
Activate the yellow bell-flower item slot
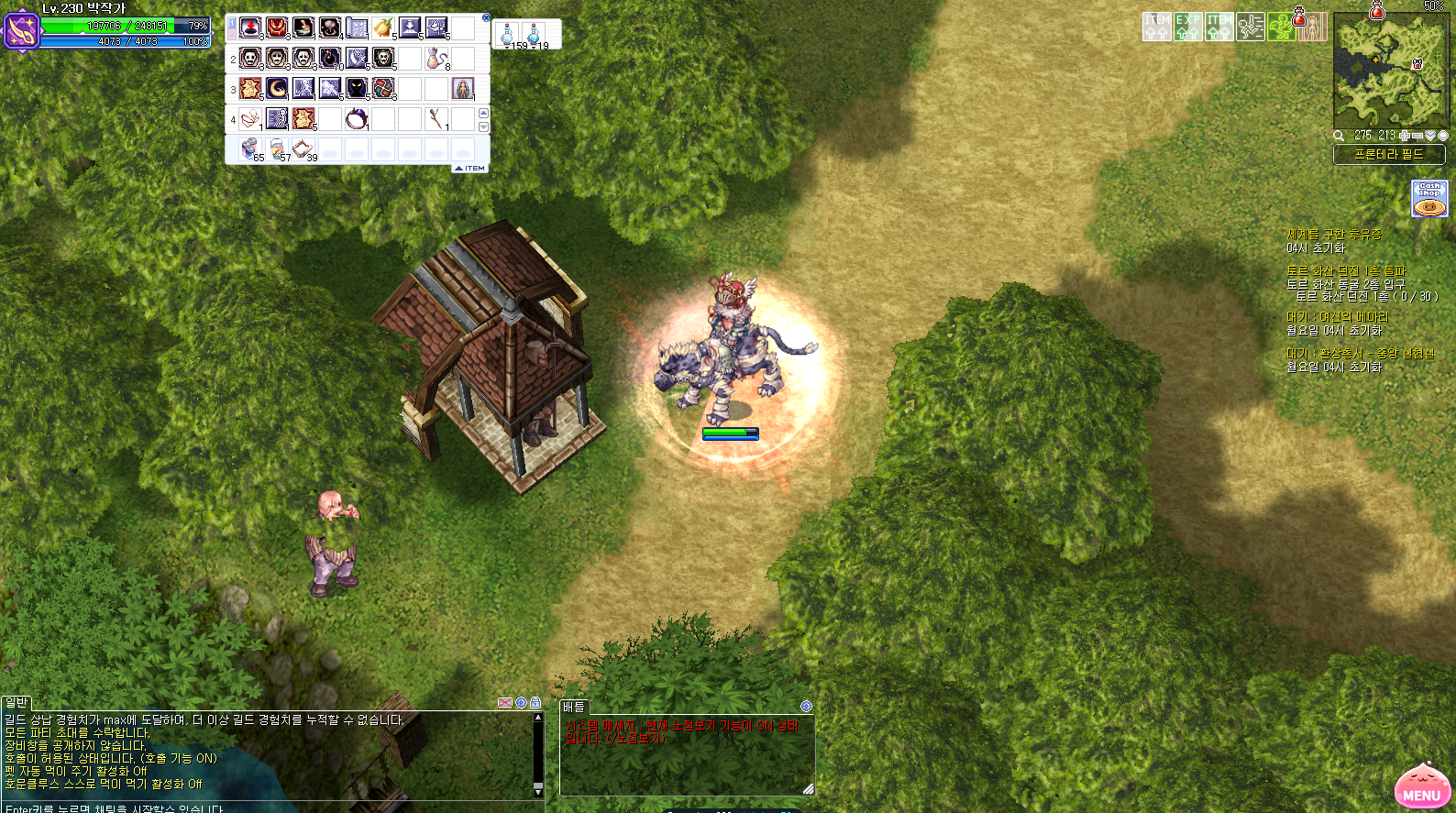[382, 28]
